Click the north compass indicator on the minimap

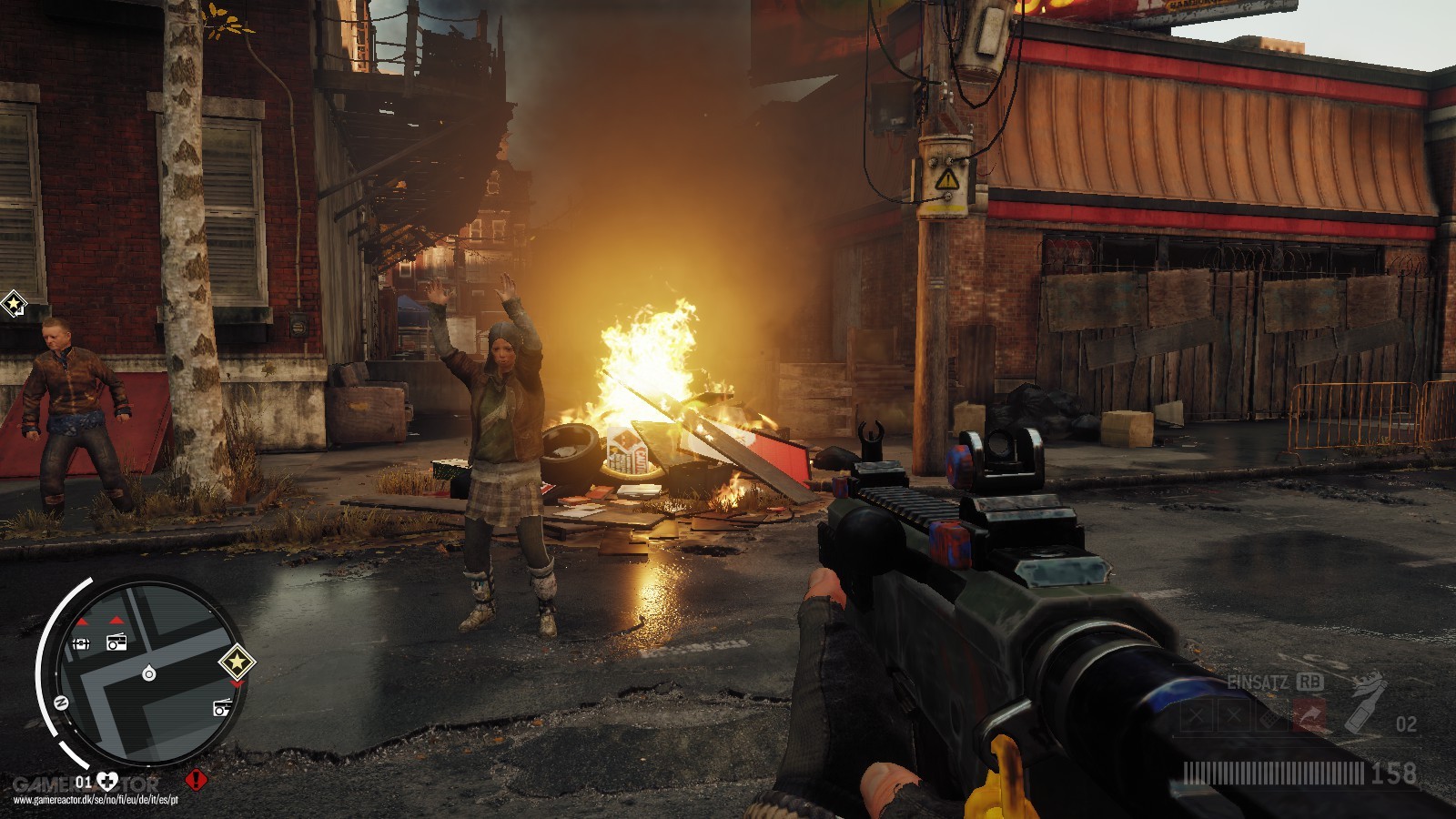point(62,703)
